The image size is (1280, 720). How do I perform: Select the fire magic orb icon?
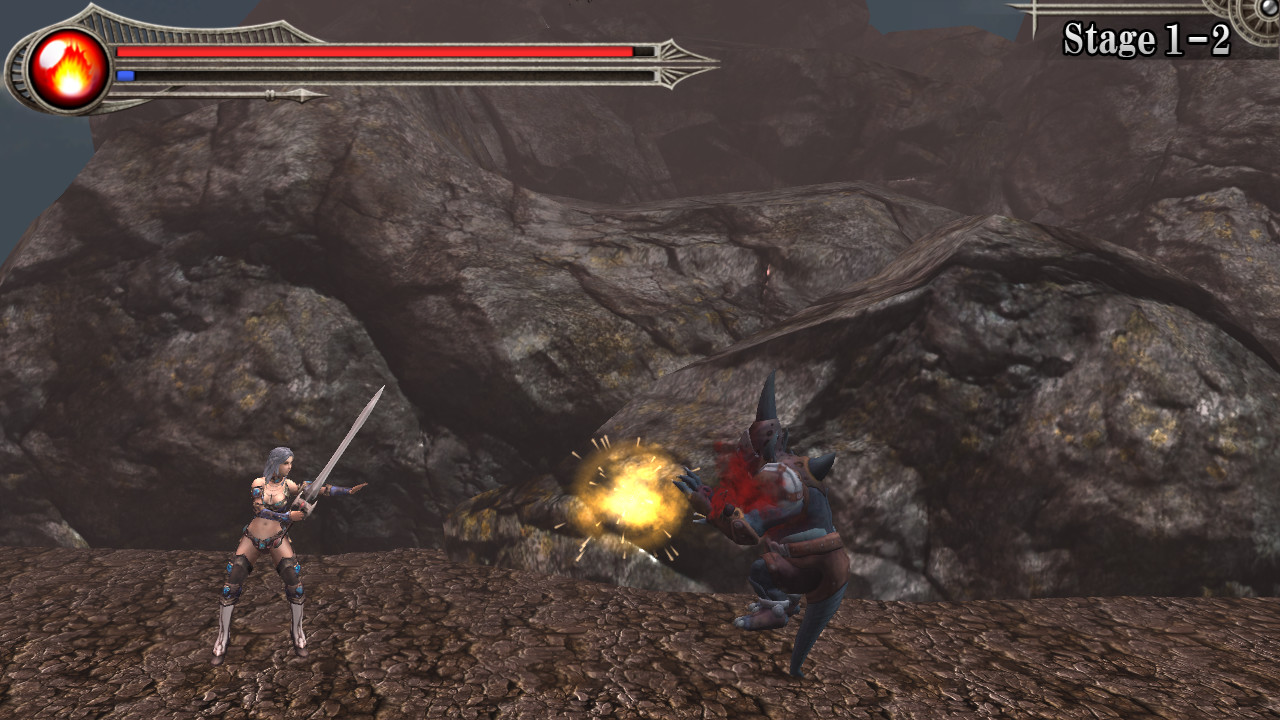69,69
